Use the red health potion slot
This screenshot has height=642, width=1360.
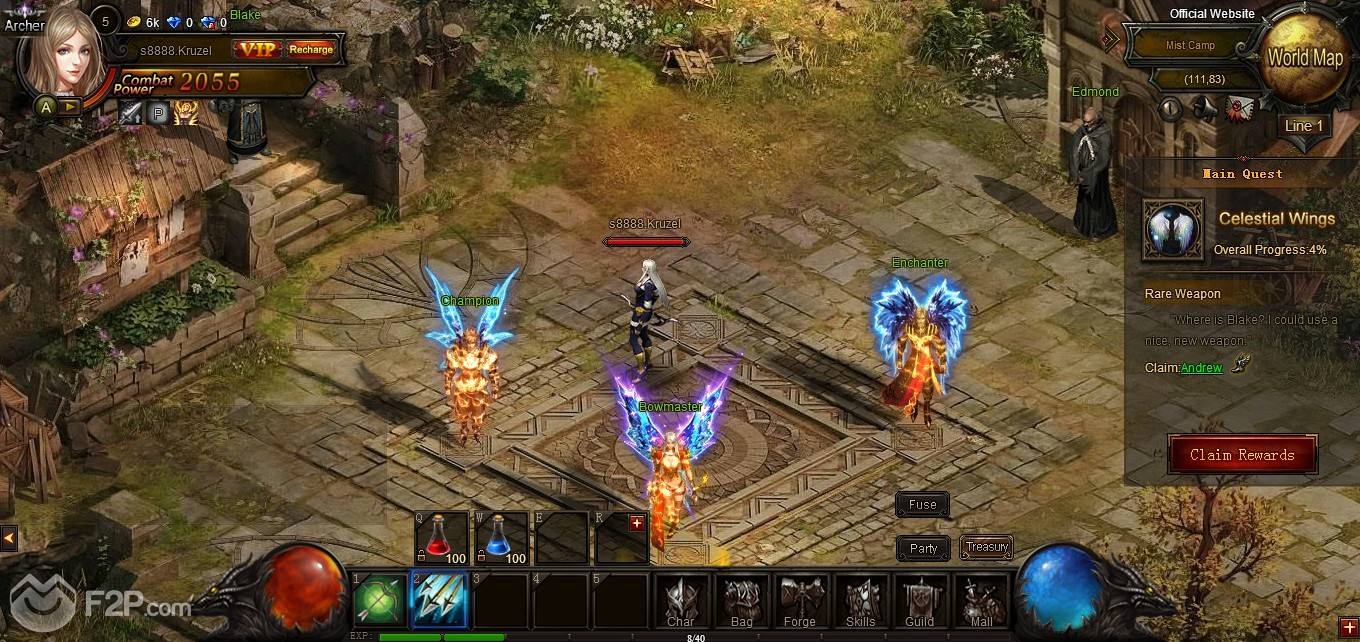(442, 538)
